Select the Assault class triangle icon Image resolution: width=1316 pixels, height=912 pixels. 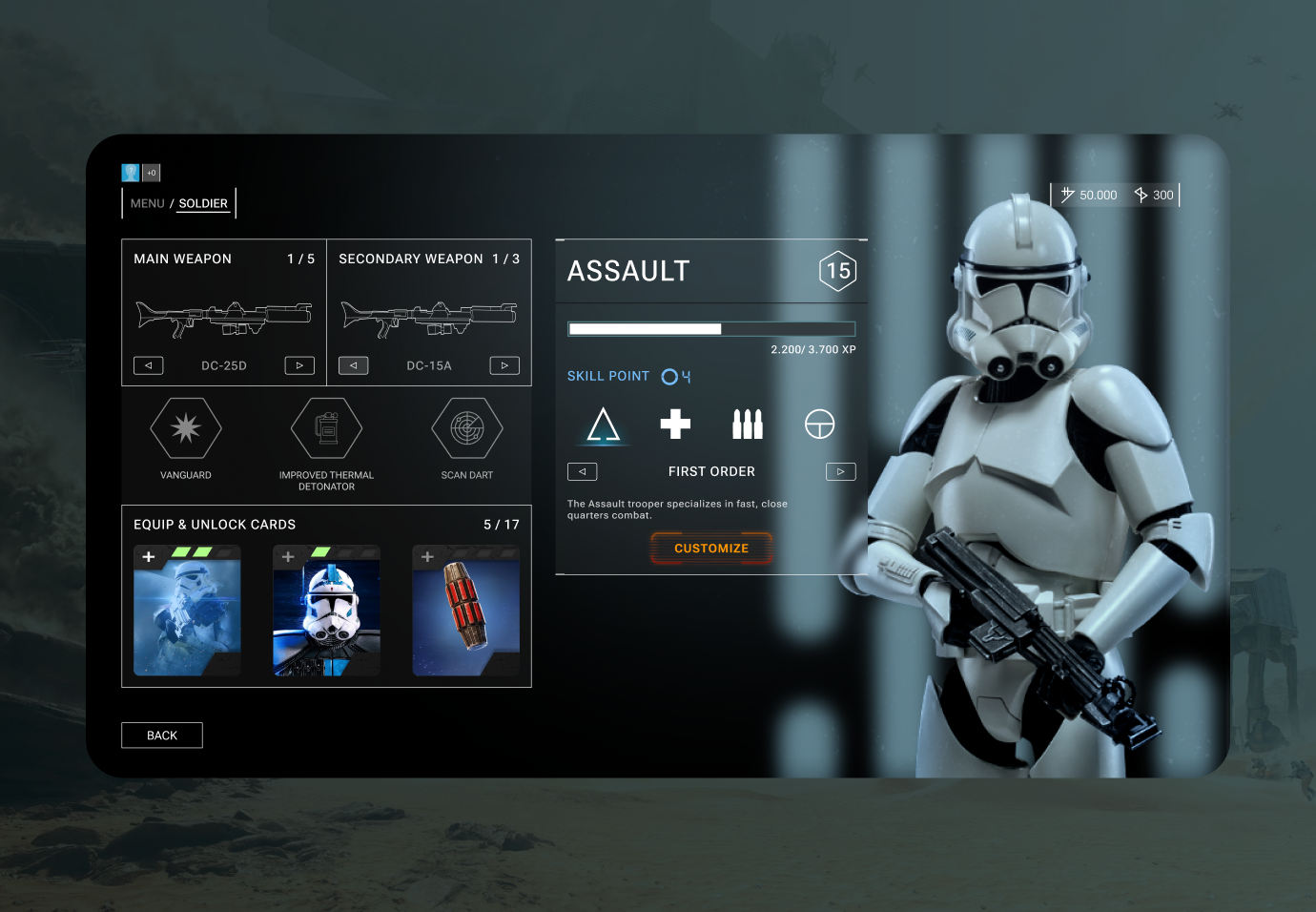(604, 424)
